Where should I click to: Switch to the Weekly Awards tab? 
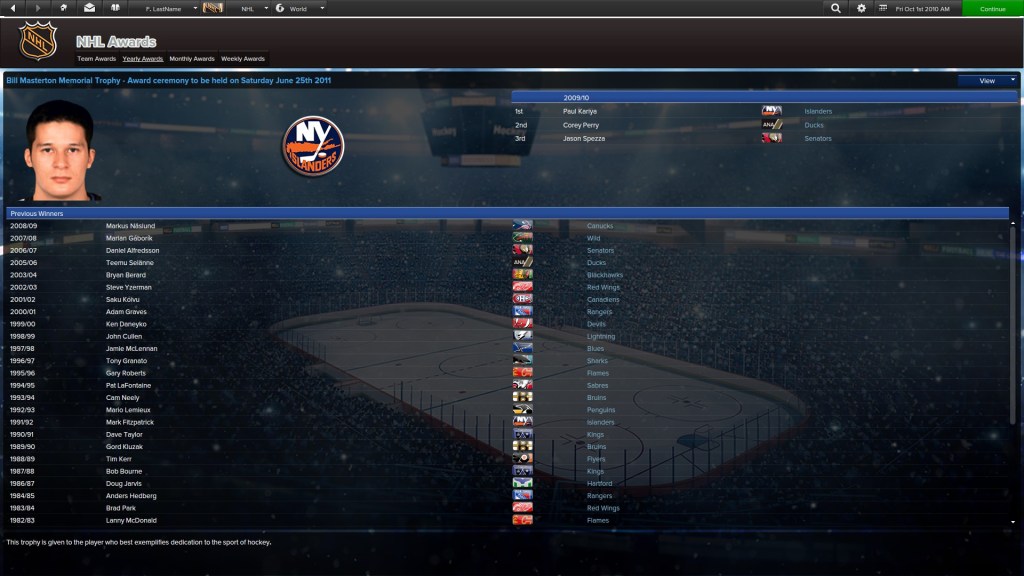[x=243, y=59]
